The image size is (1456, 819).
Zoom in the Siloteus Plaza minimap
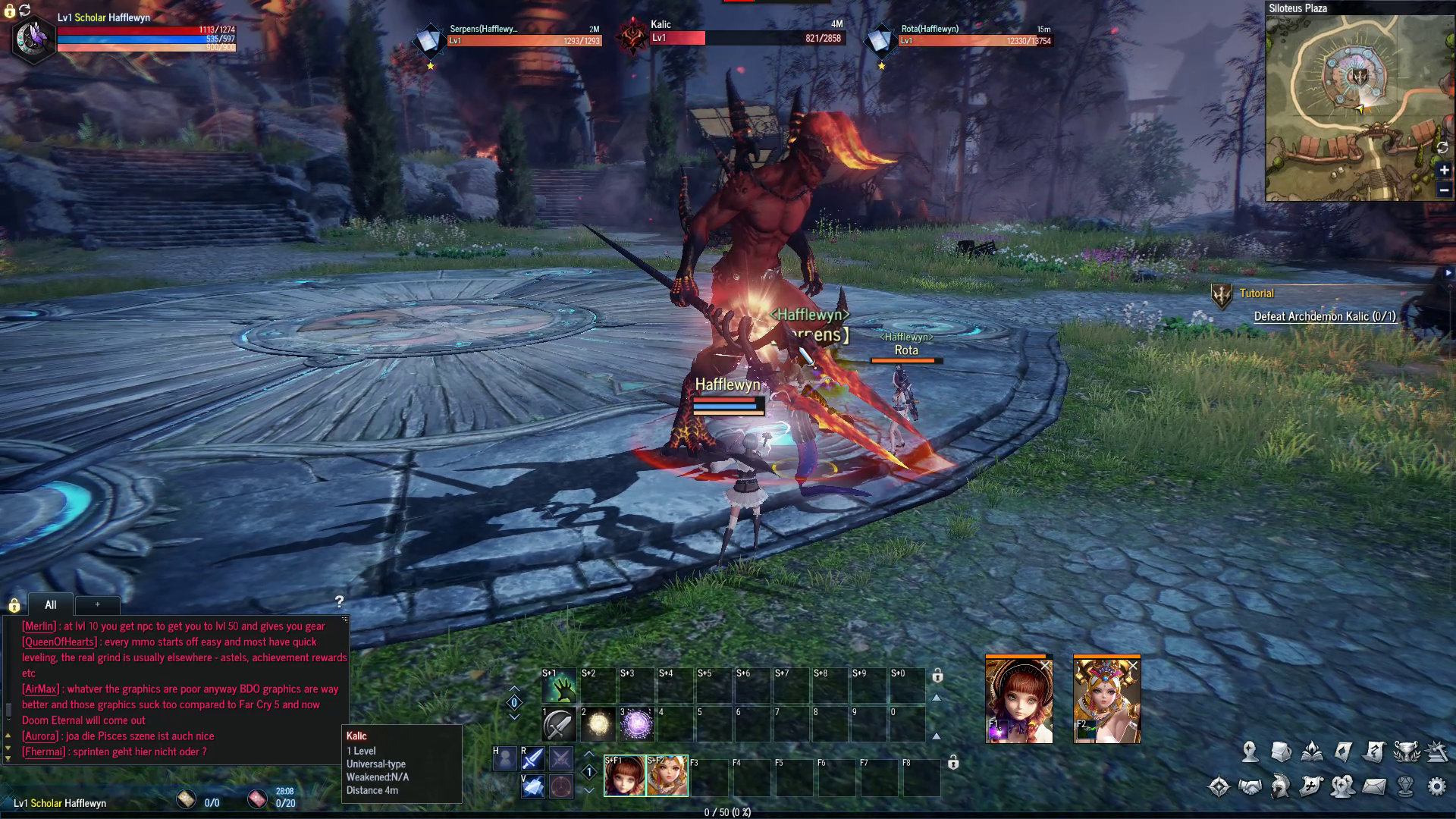[1444, 171]
